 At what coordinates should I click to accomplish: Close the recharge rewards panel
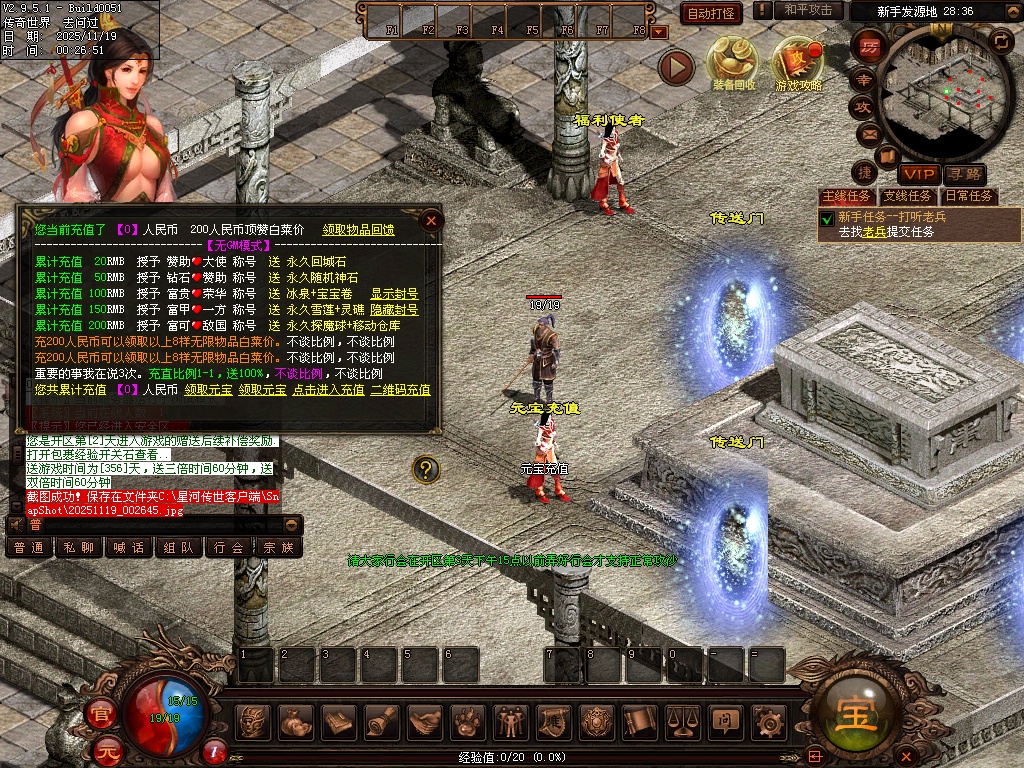pyautogui.click(x=431, y=220)
